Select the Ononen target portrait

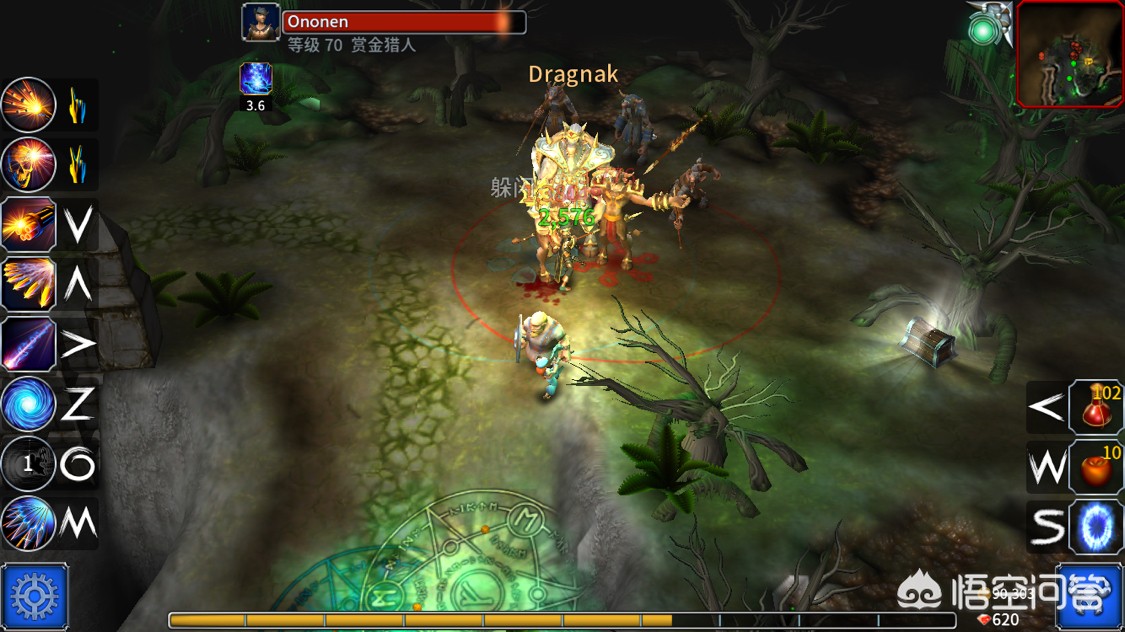261,23
